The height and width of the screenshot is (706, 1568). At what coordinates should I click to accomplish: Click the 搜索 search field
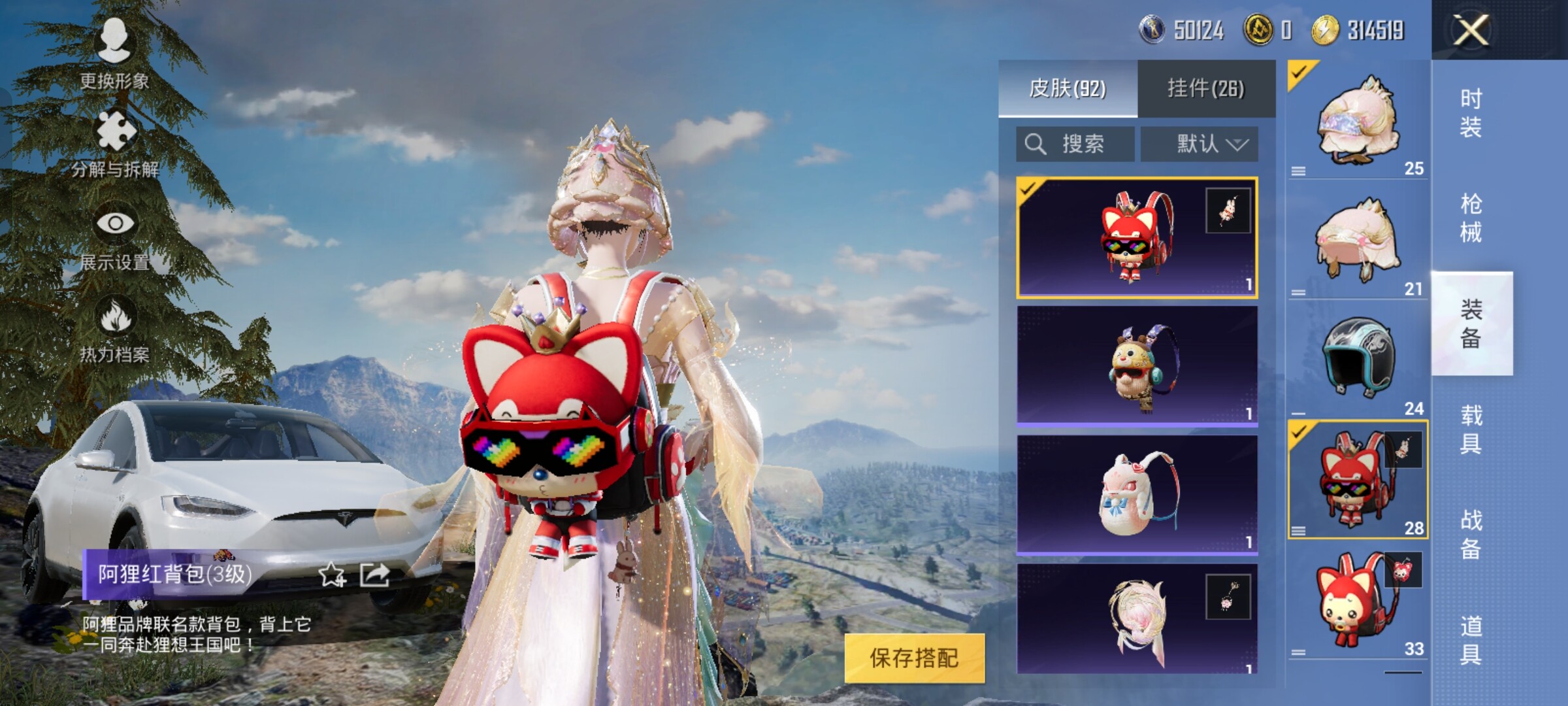(x=1075, y=144)
